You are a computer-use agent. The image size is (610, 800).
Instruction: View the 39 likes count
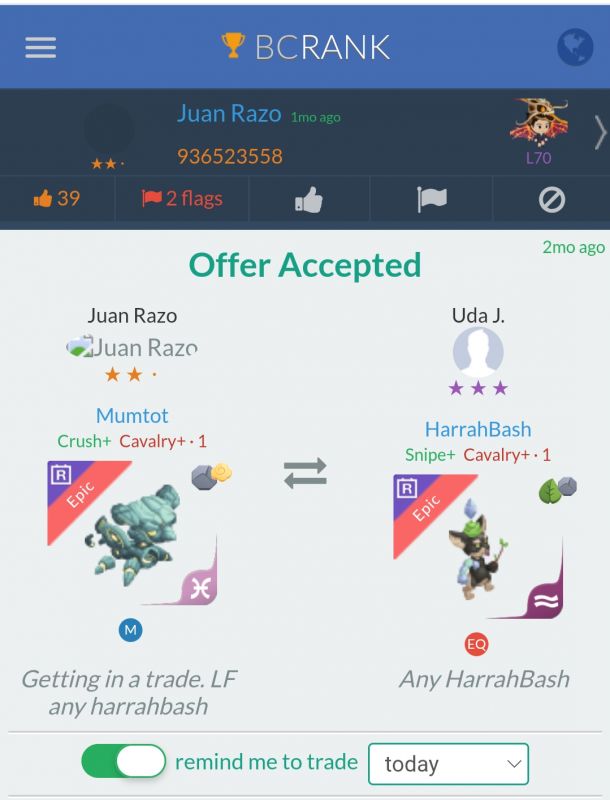click(x=56, y=198)
